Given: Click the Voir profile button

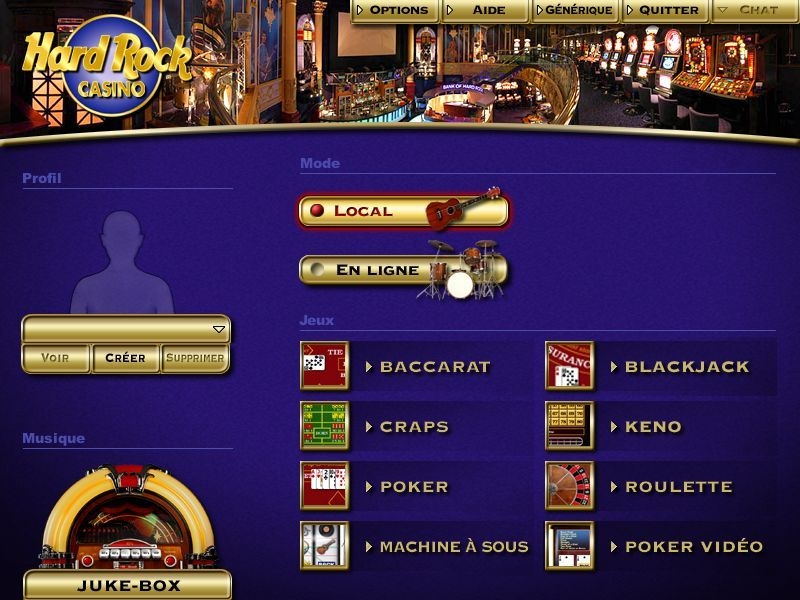Looking at the screenshot, I should tap(56, 358).
